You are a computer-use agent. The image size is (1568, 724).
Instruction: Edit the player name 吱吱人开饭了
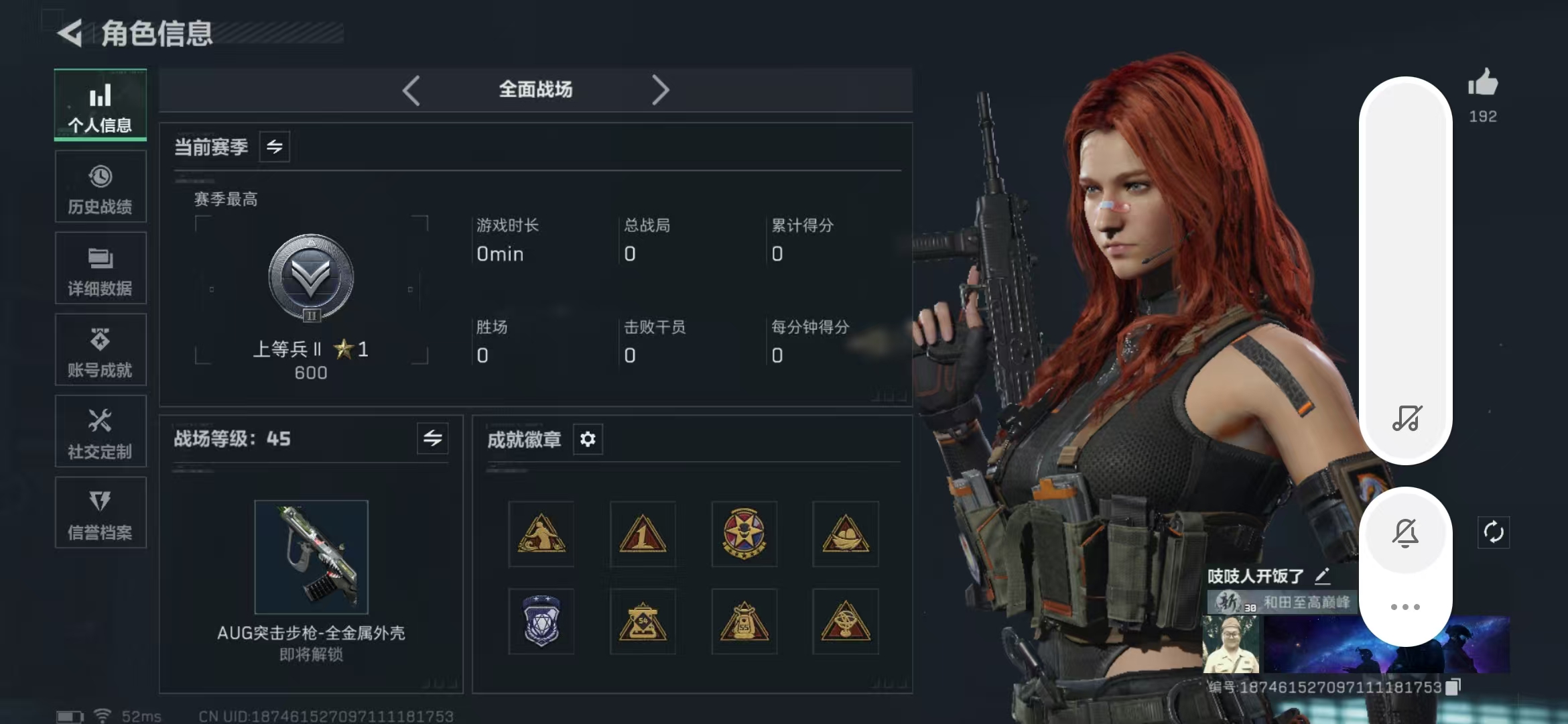1322,576
